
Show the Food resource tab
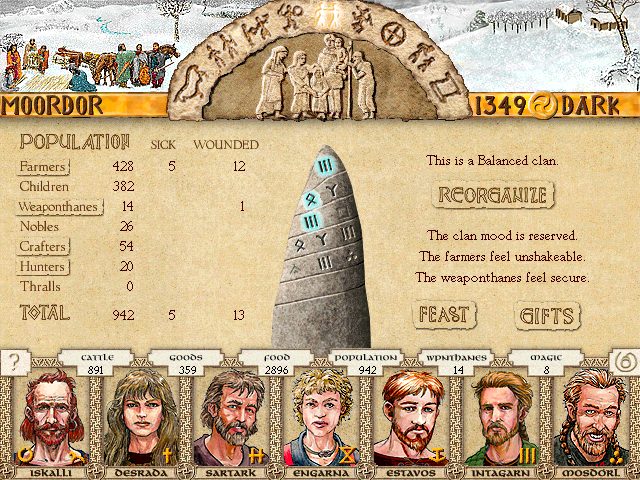pos(277,363)
